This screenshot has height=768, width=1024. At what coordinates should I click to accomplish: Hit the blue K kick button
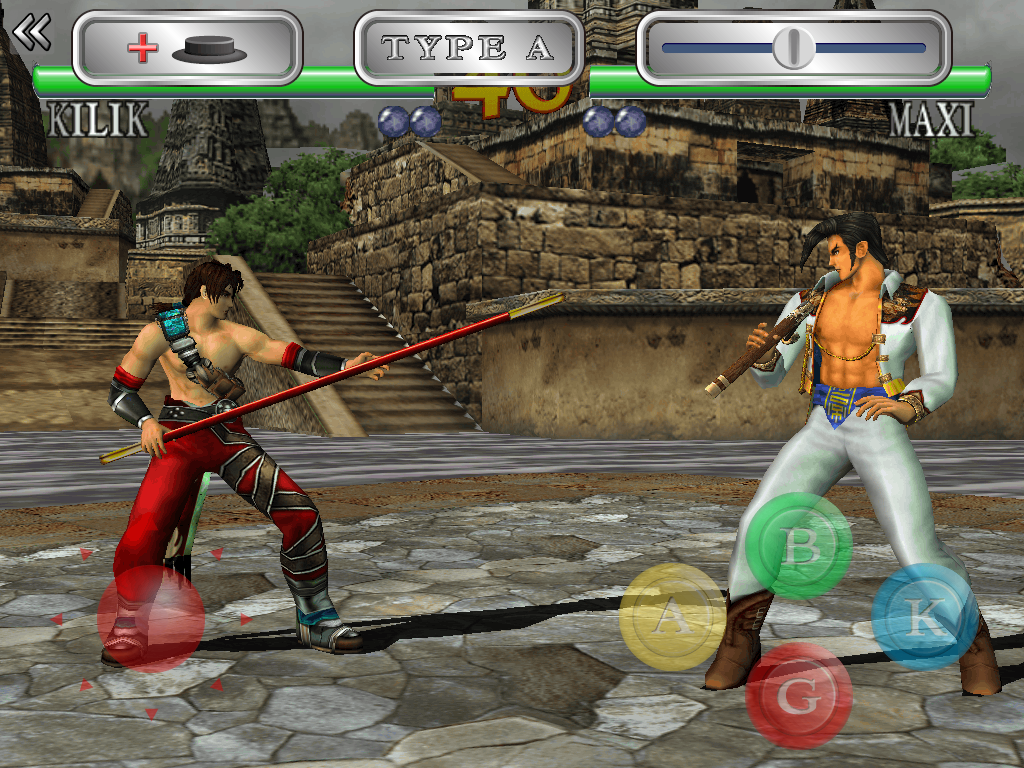(923, 617)
